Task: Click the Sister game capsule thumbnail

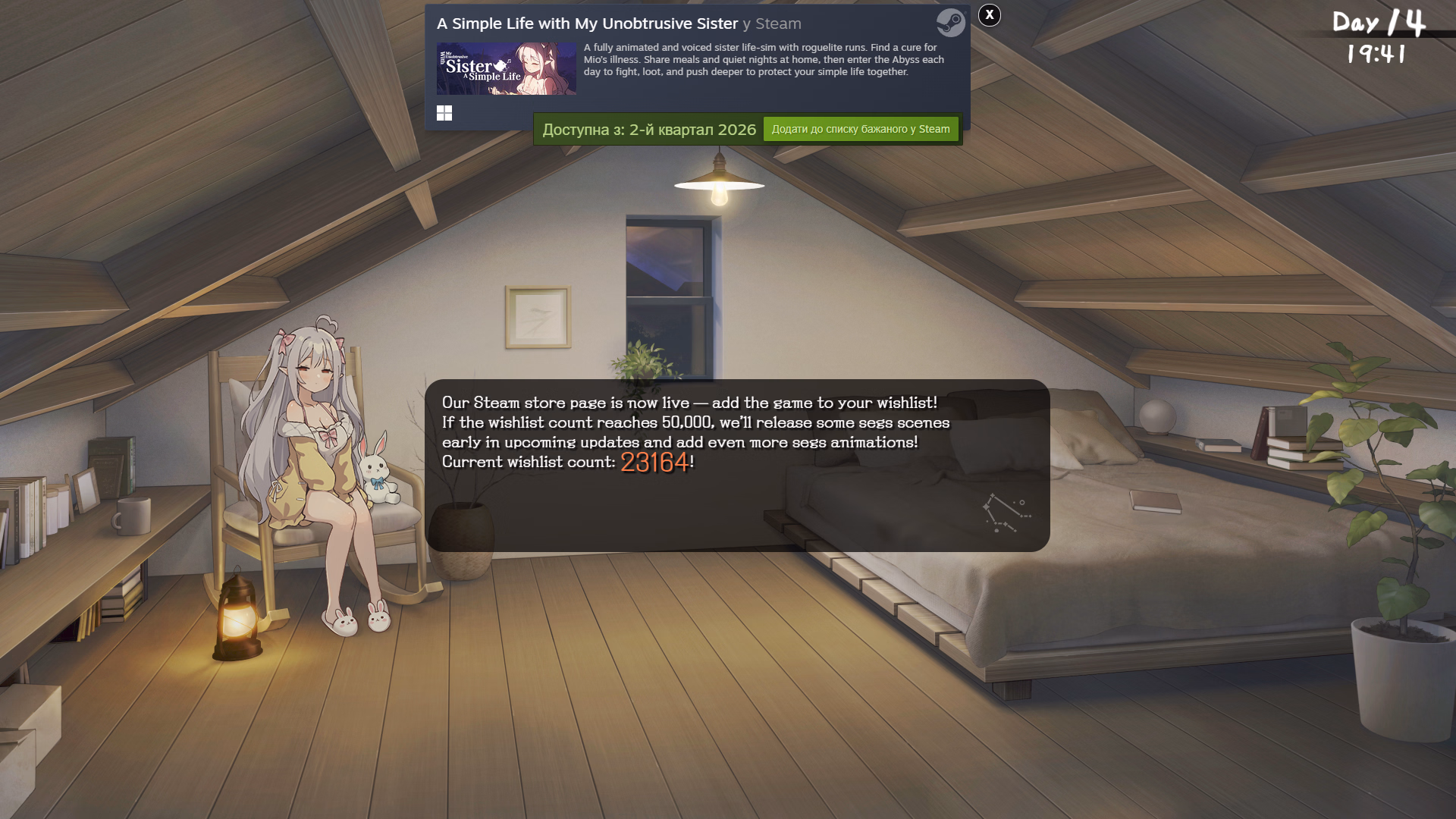Action: [x=506, y=69]
